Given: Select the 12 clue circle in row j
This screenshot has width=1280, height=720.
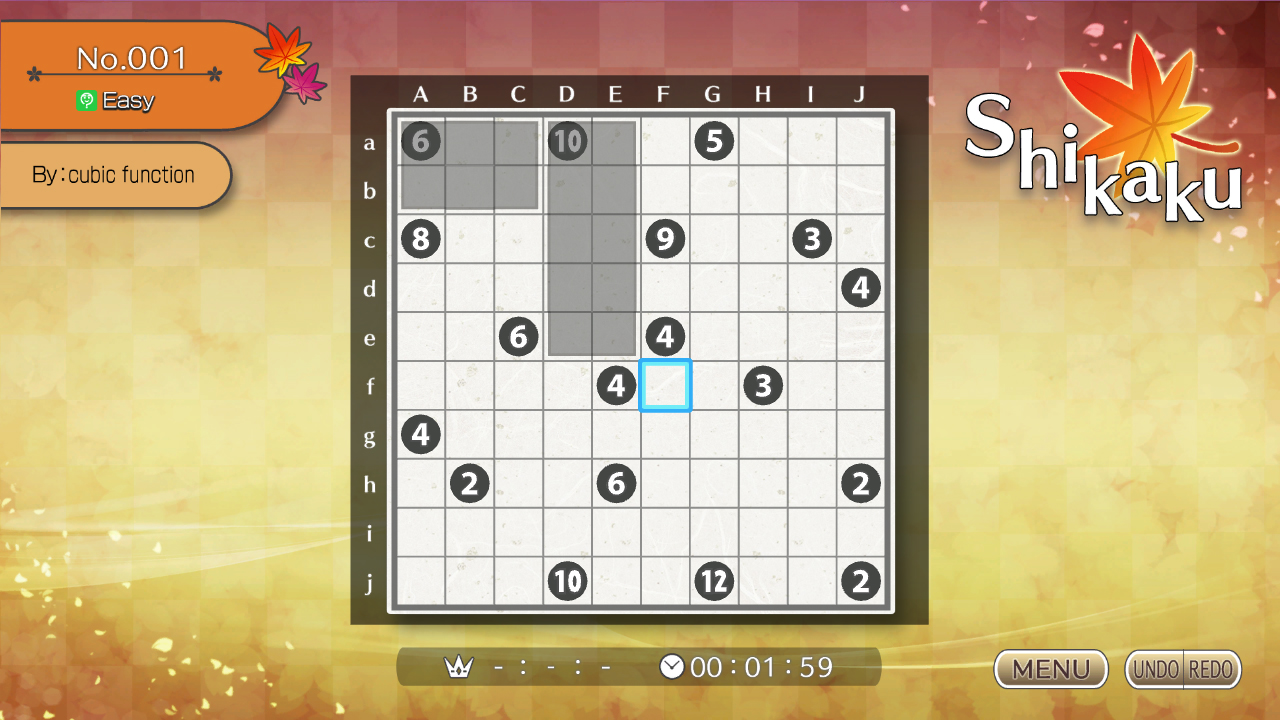Looking at the screenshot, I should (x=714, y=580).
